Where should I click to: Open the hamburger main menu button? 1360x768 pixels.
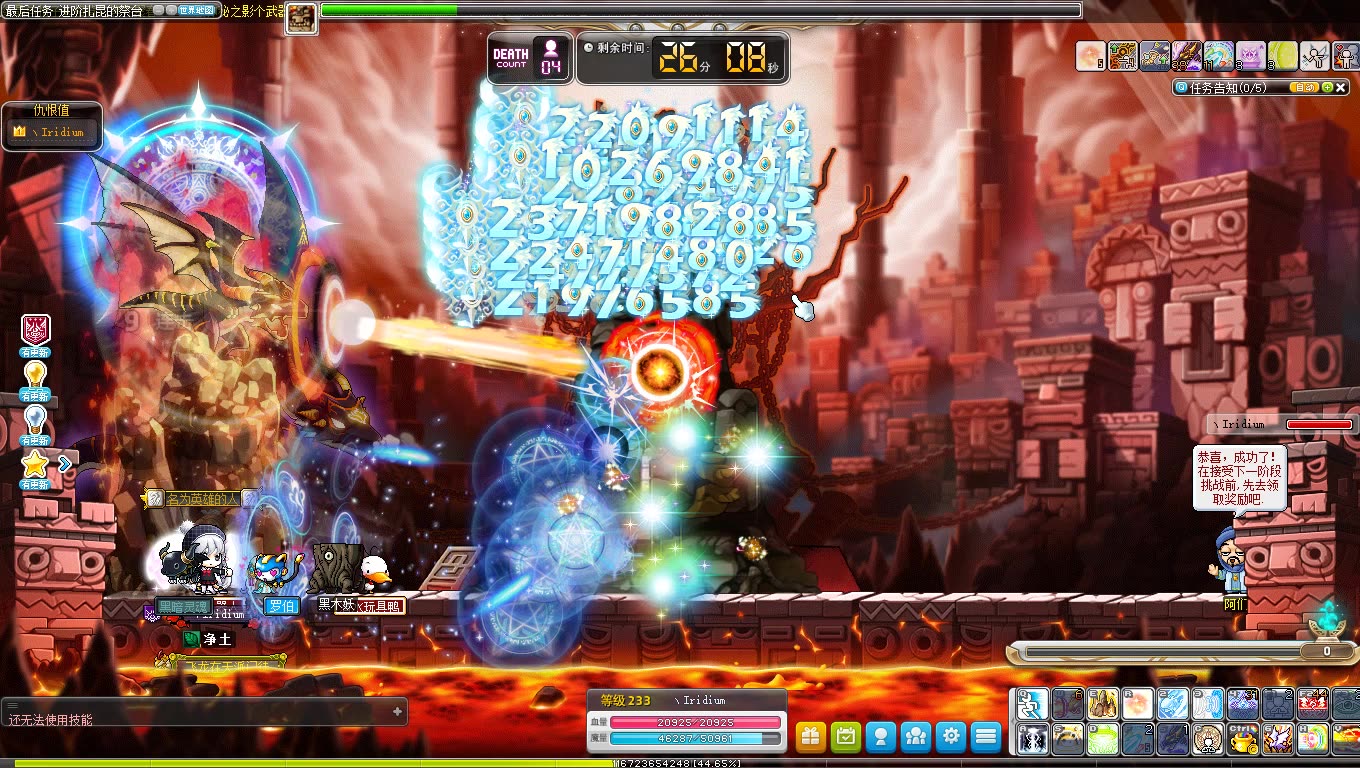click(985, 736)
